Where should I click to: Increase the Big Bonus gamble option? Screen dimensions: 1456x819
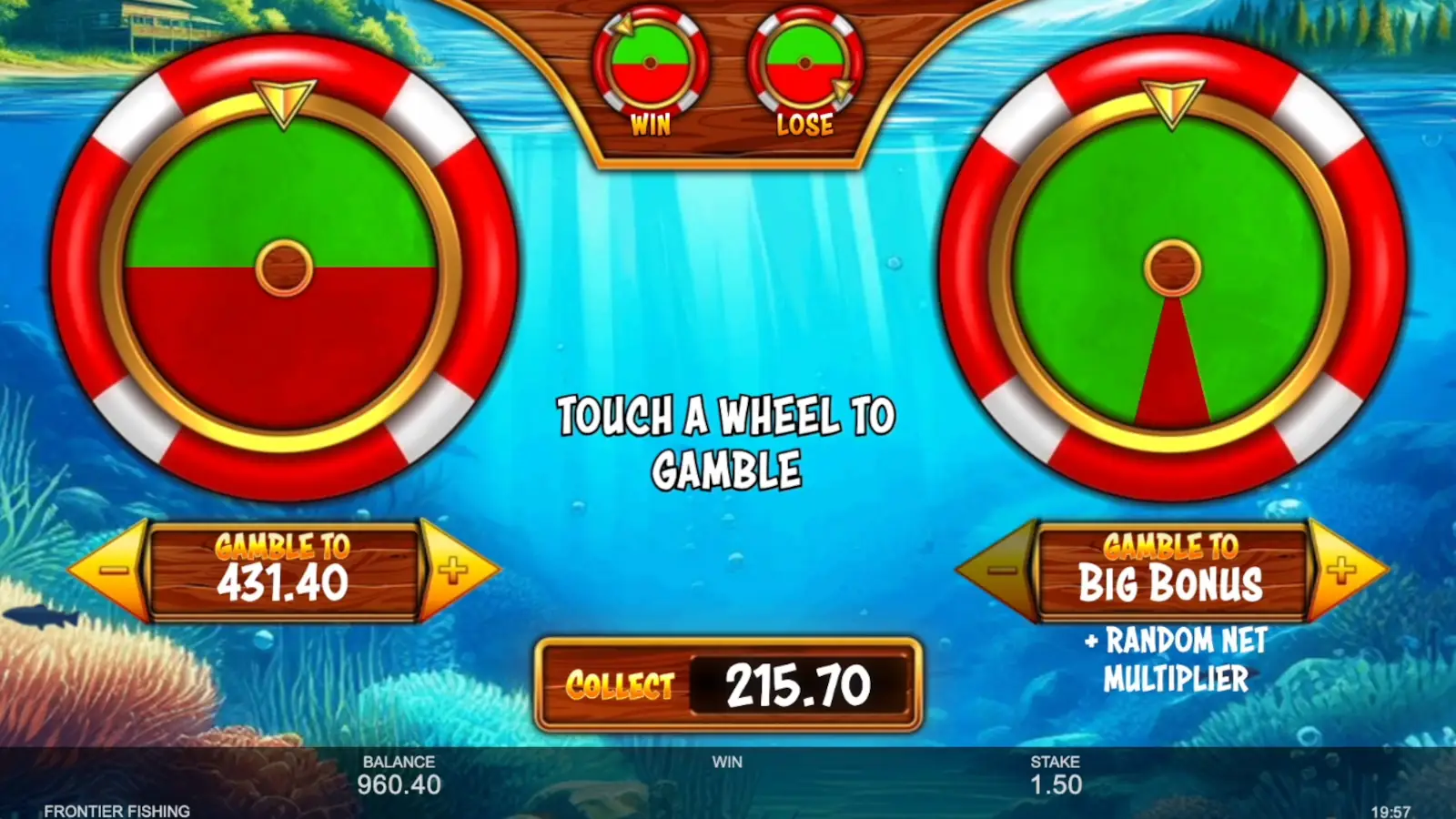1342,571
